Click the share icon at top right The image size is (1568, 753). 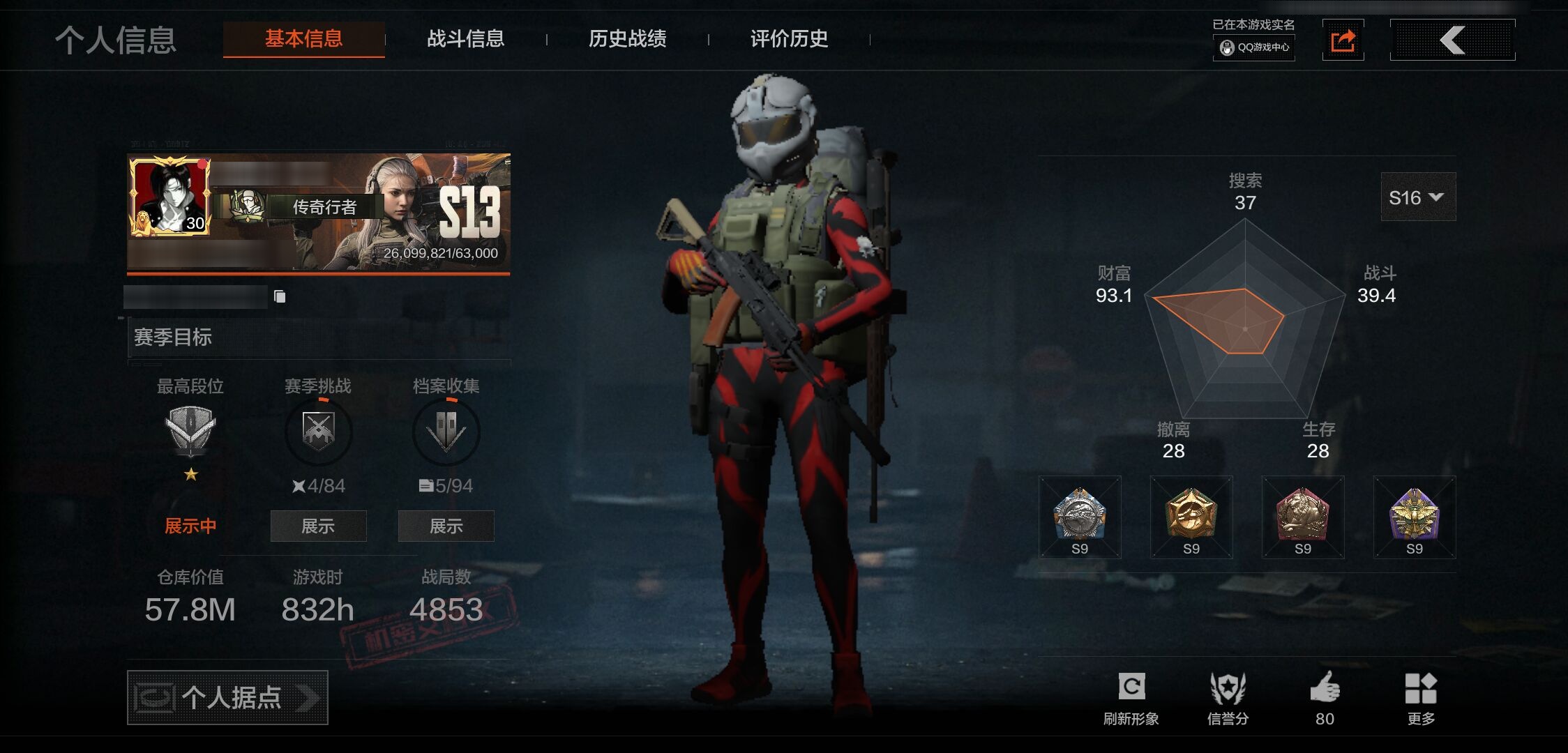(x=1343, y=40)
